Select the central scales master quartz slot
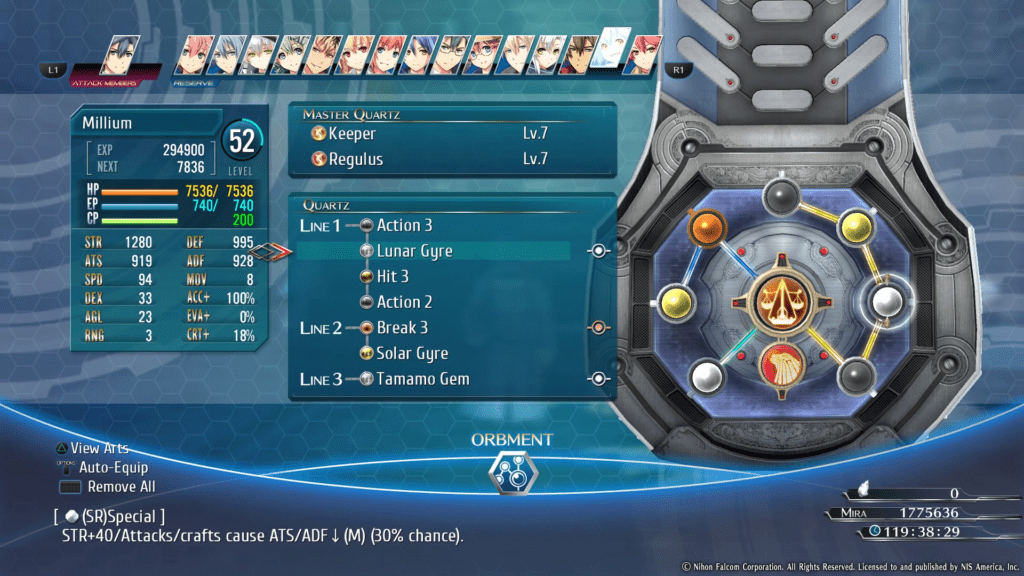The width and height of the screenshot is (1024, 576). click(x=783, y=300)
